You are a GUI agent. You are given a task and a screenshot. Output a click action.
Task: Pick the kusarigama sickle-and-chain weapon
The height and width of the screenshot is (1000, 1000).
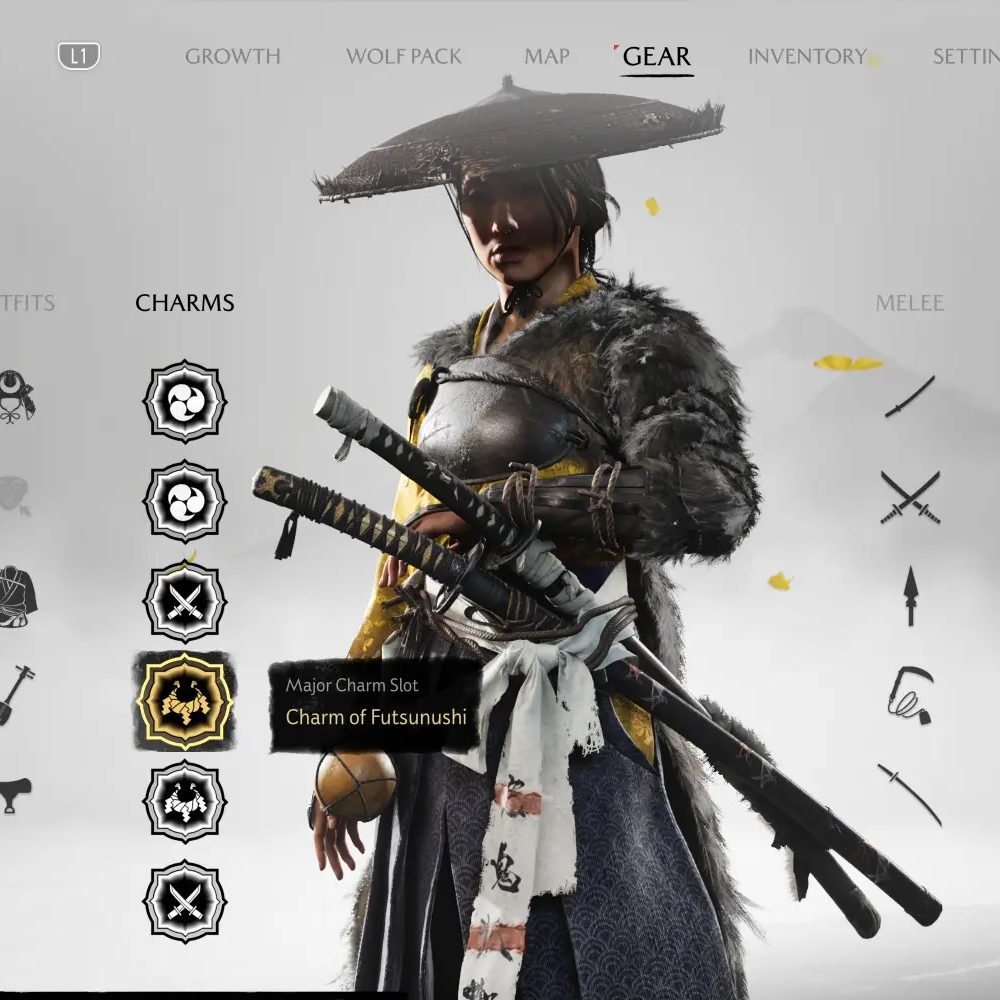(910, 694)
